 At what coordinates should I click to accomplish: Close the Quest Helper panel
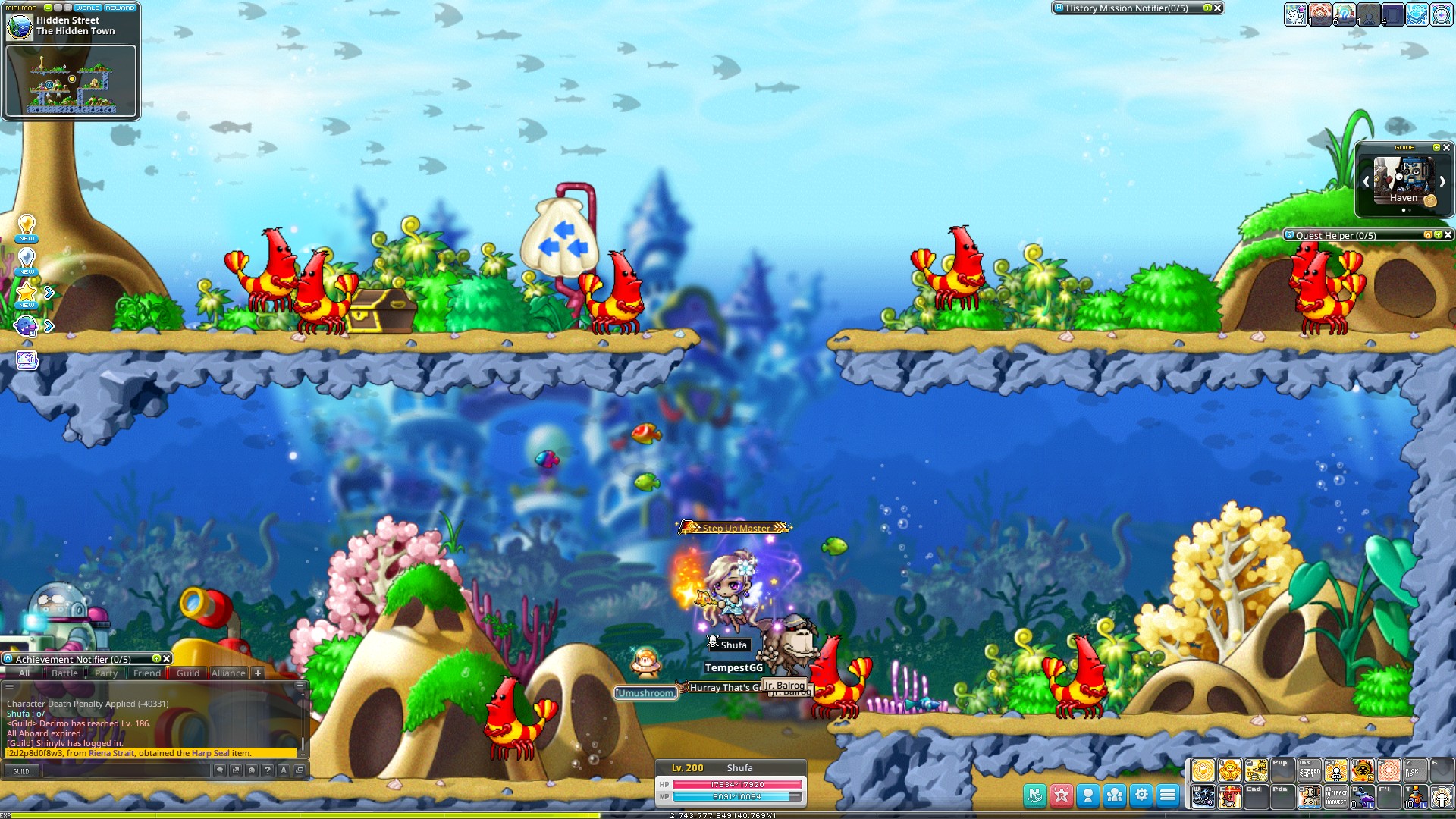pos(1448,235)
